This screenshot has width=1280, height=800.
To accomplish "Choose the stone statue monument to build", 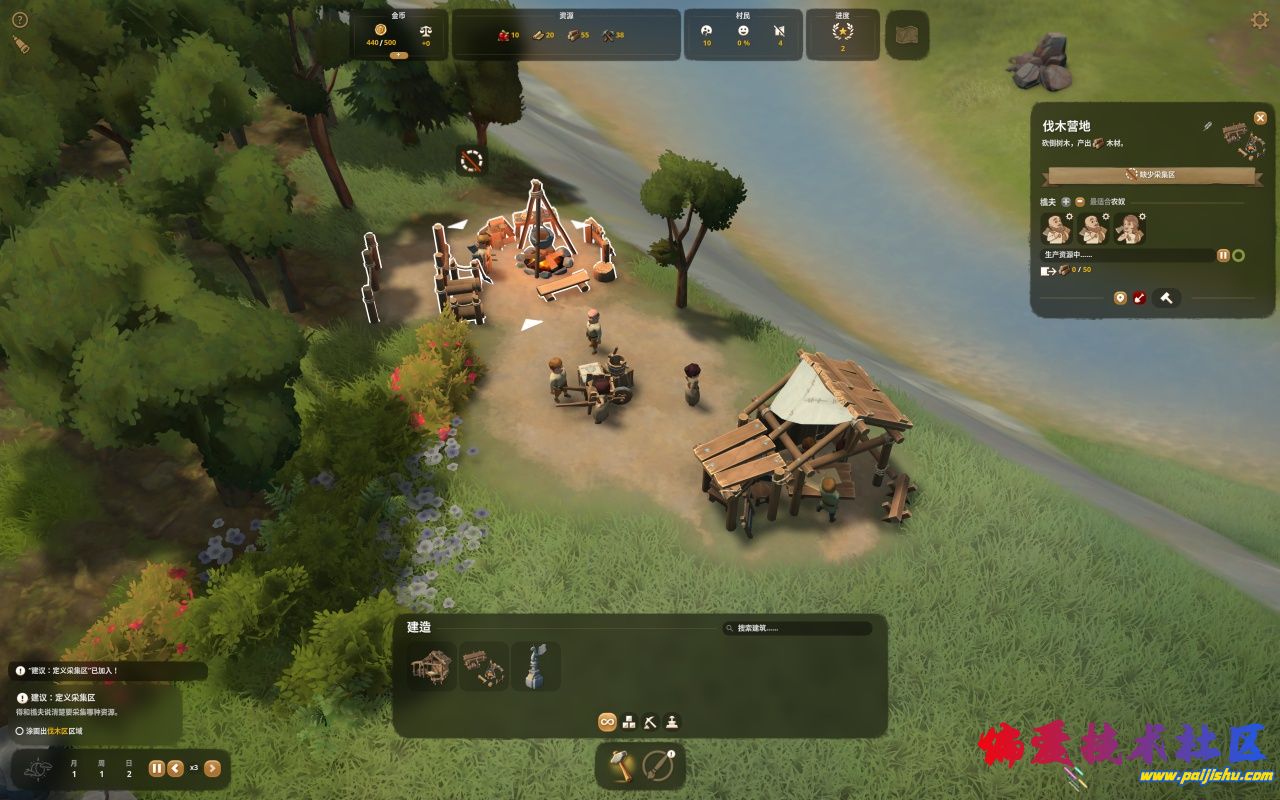I will (535, 666).
